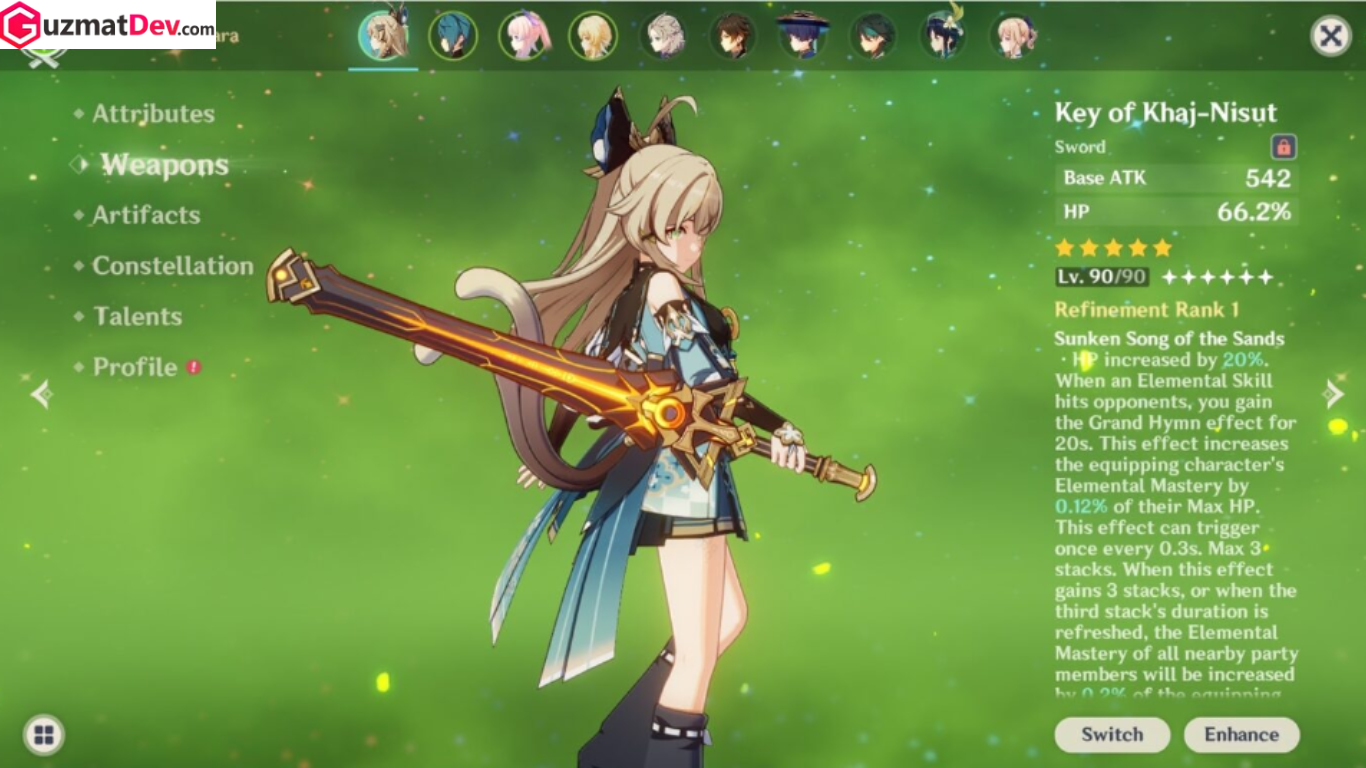Select the braided character with a white flower
This screenshot has height=768, width=1366.
(942, 36)
